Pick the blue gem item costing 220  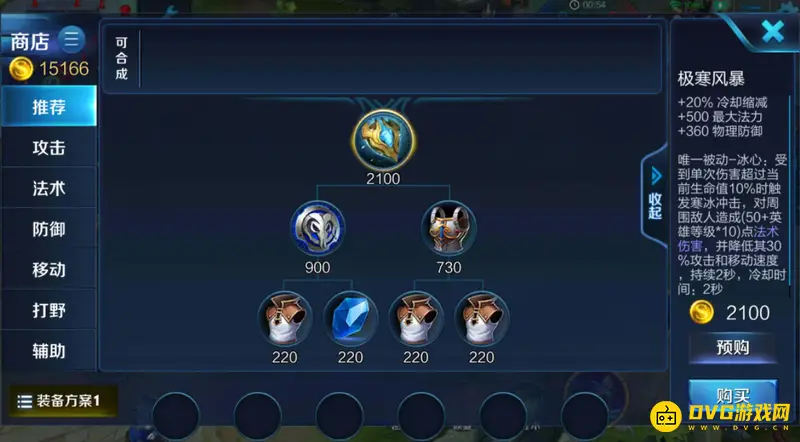tap(350, 317)
